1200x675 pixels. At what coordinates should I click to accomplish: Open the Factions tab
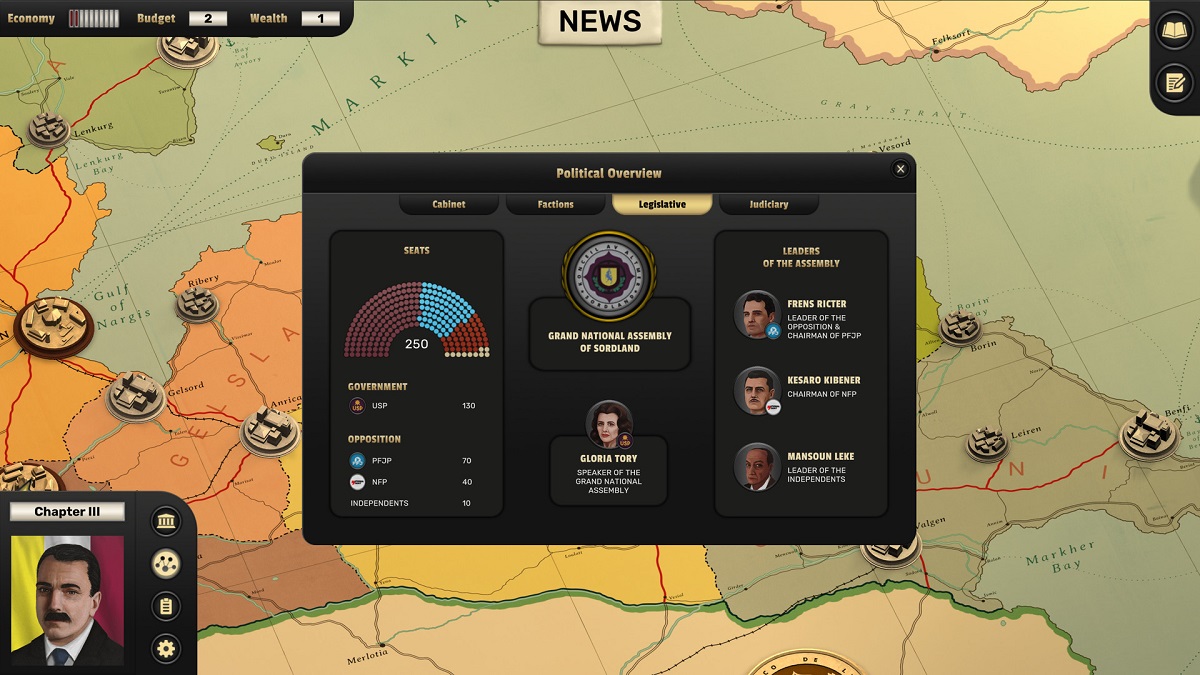(x=555, y=204)
